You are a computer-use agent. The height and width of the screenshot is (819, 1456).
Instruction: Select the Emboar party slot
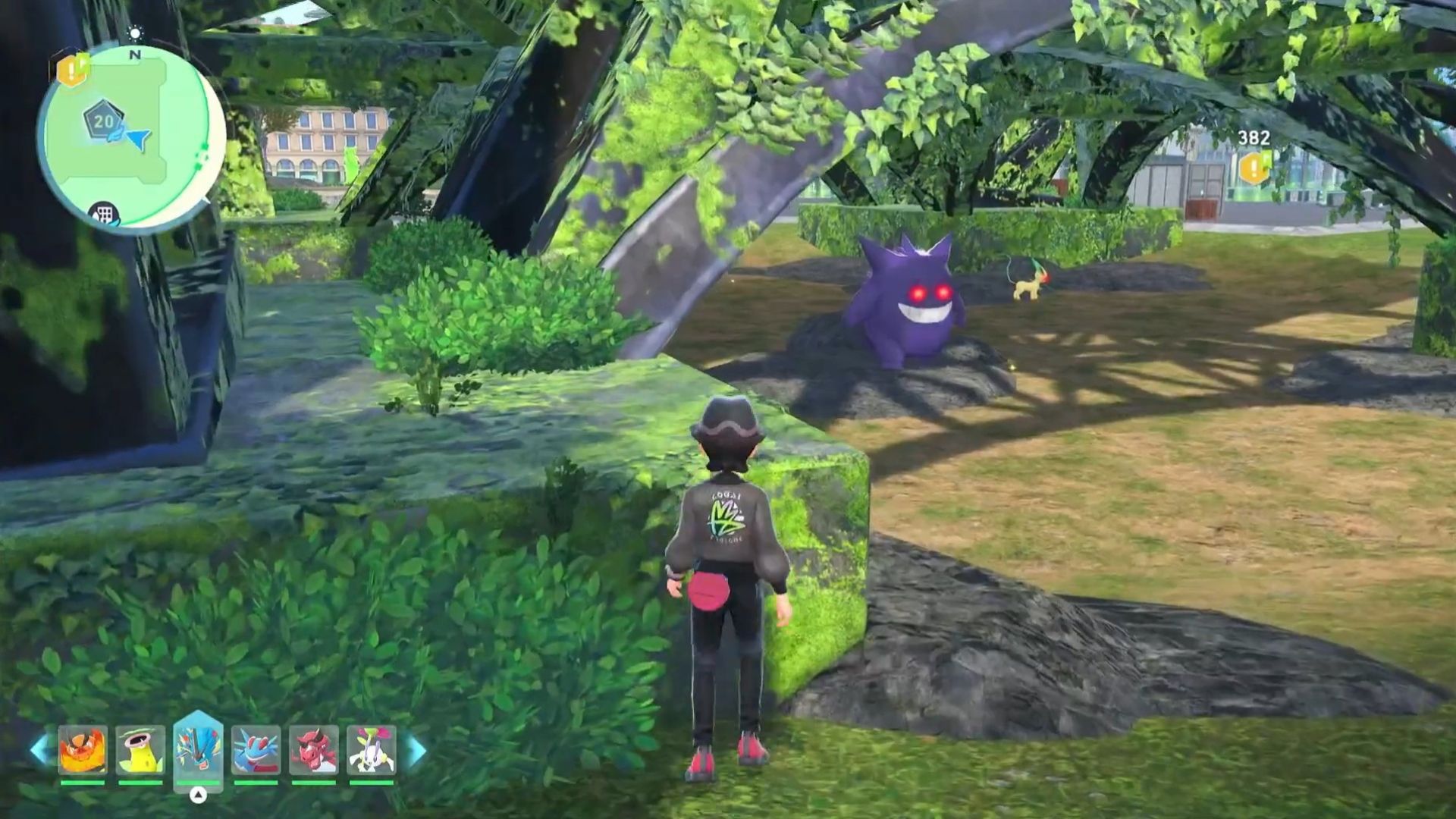[x=83, y=750]
